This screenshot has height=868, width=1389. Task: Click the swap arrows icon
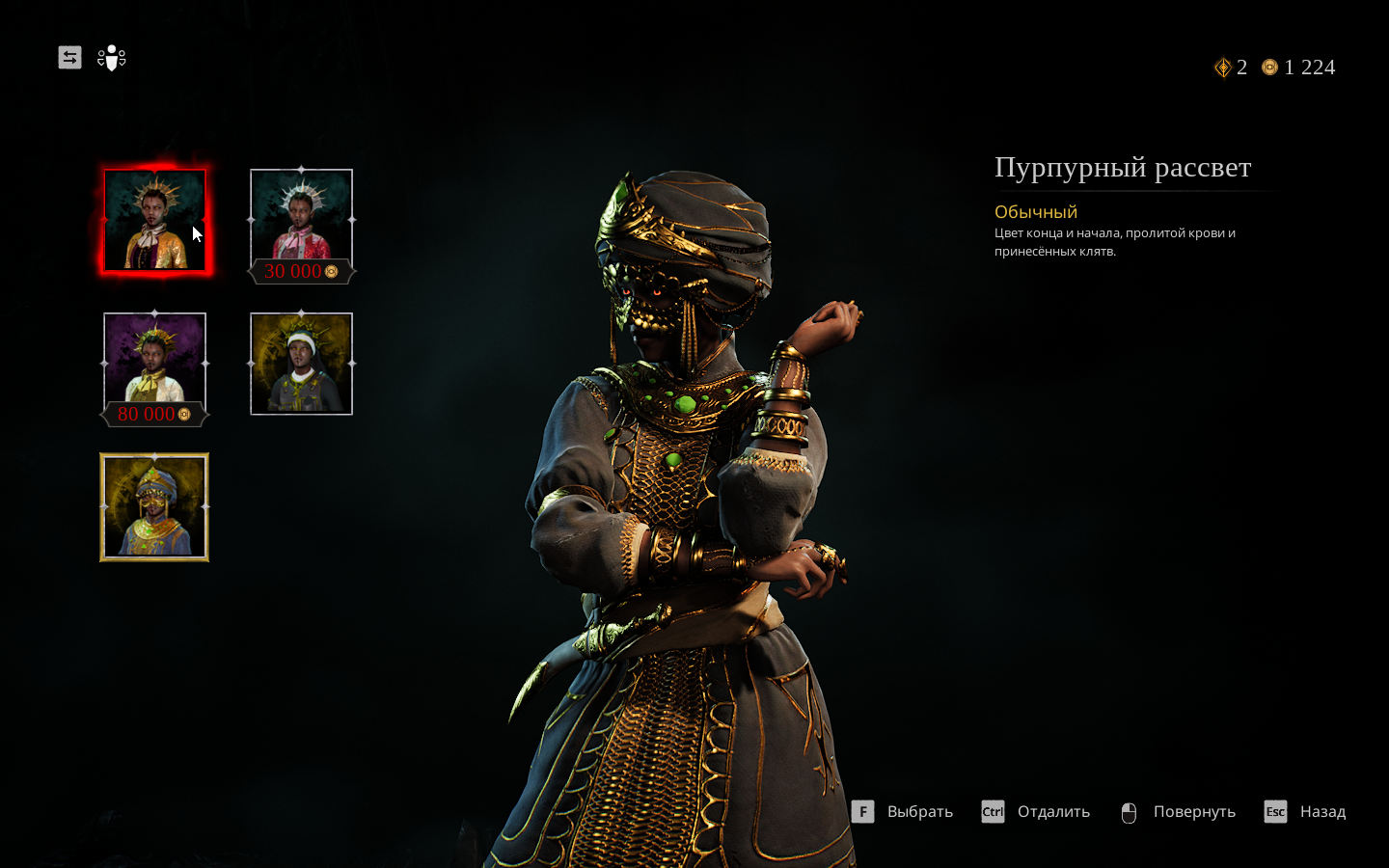(x=69, y=58)
